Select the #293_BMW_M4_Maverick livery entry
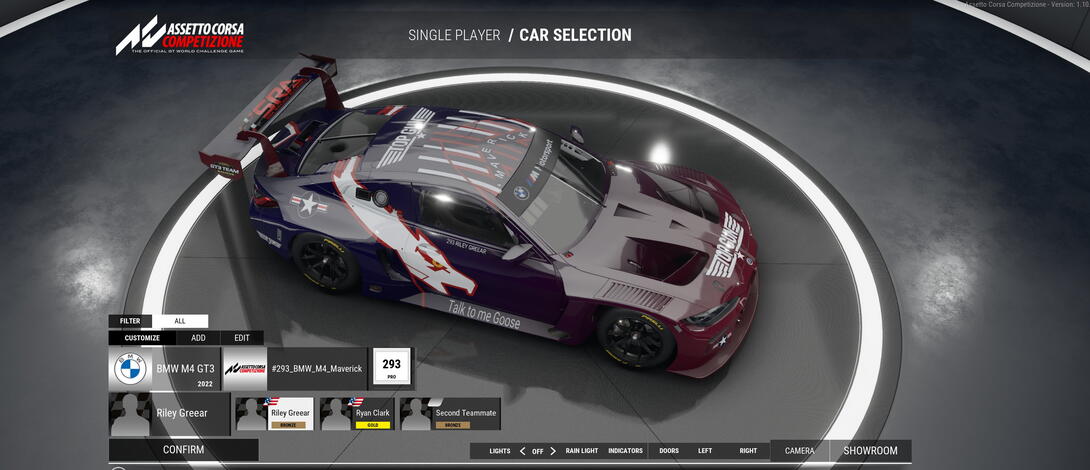The width and height of the screenshot is (1090, 470). click(x=295, y=369)
